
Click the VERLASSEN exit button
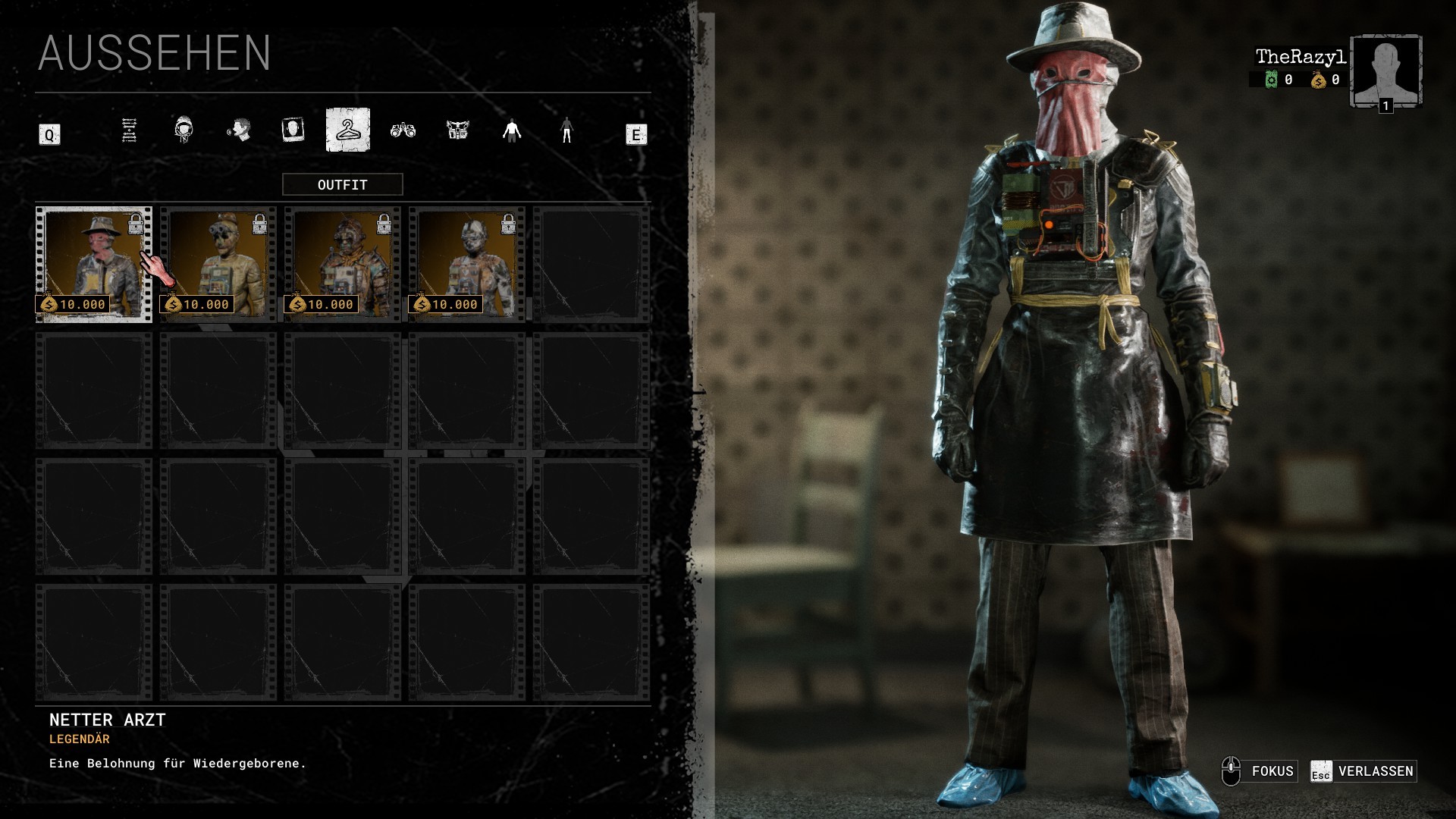pos(1363,771)
